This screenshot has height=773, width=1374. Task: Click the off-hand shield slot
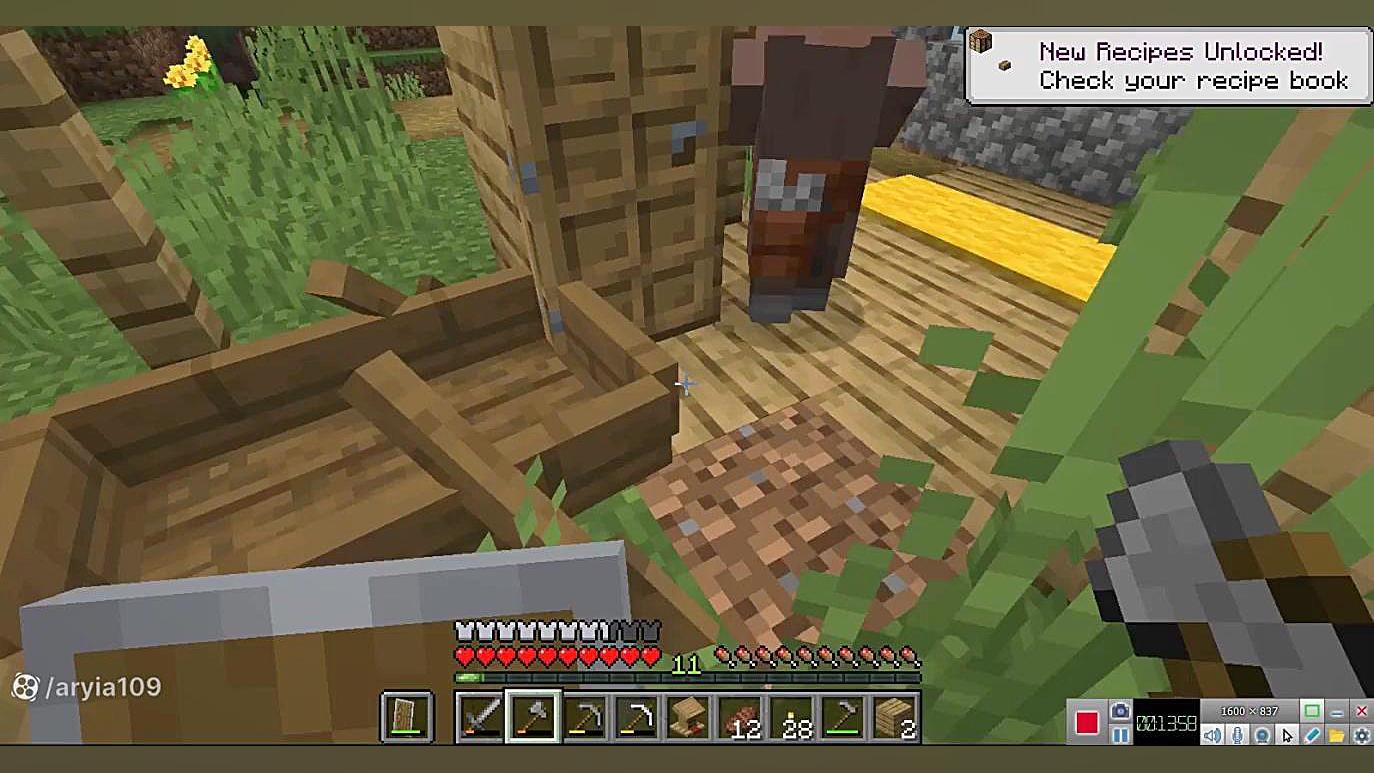407,717
